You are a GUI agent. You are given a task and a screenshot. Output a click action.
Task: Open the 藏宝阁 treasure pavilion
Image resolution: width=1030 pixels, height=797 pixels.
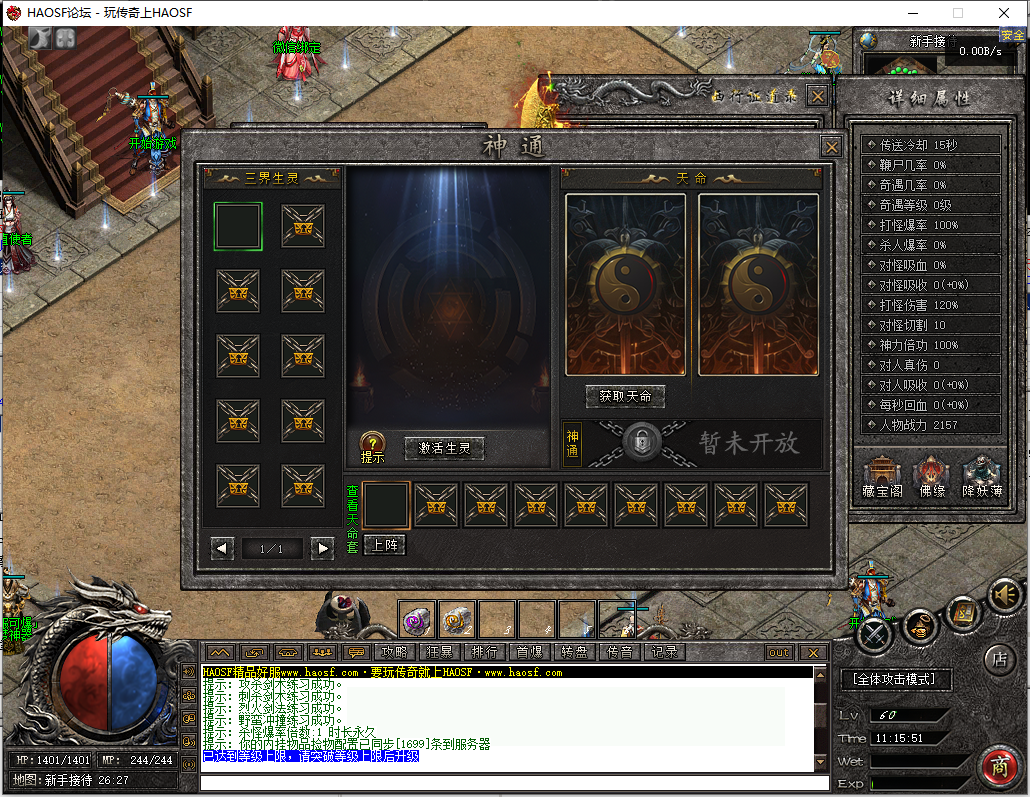pyautogui.click(x=882, y=476)
